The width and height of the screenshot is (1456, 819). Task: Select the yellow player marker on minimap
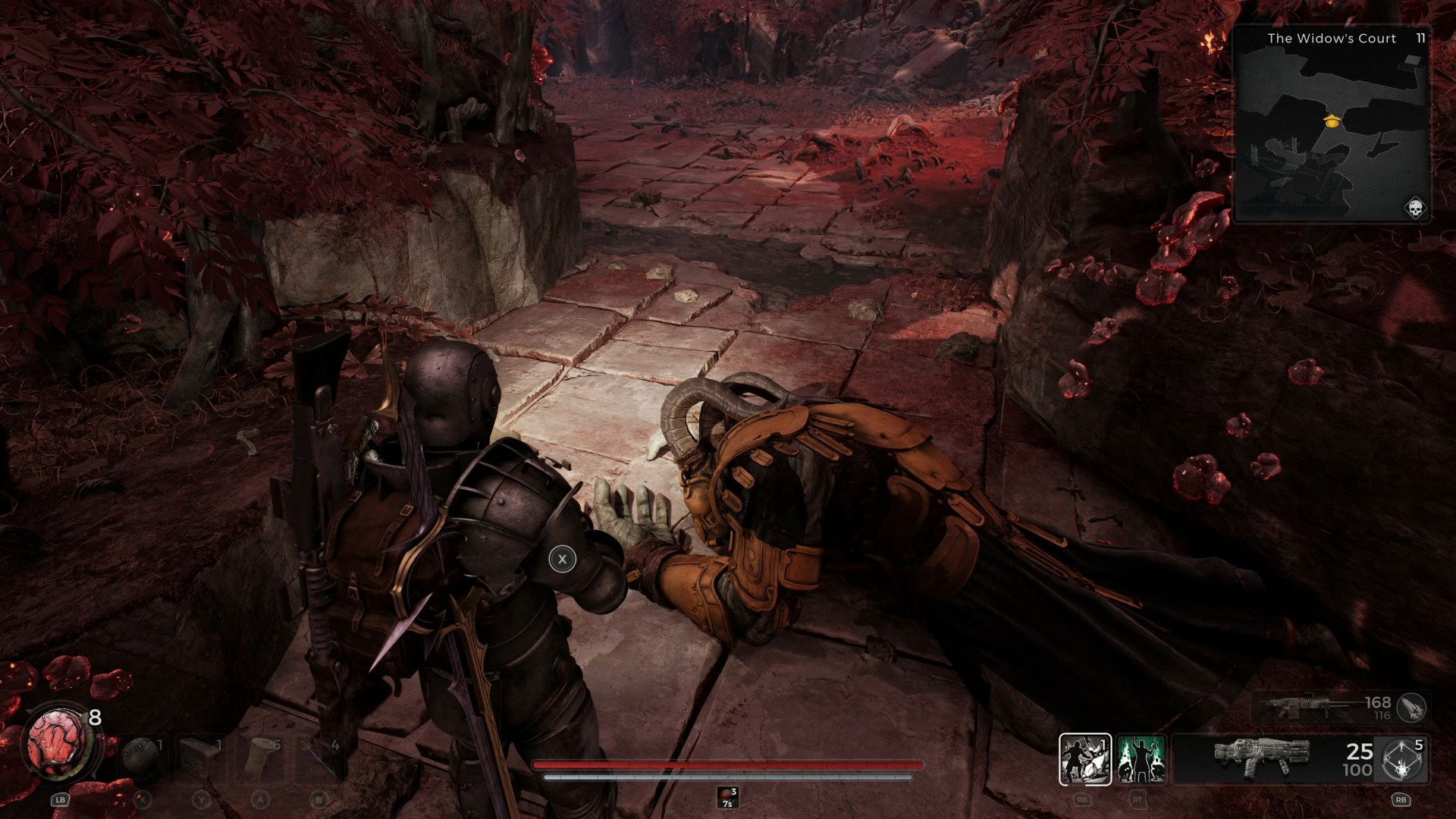1332,121
